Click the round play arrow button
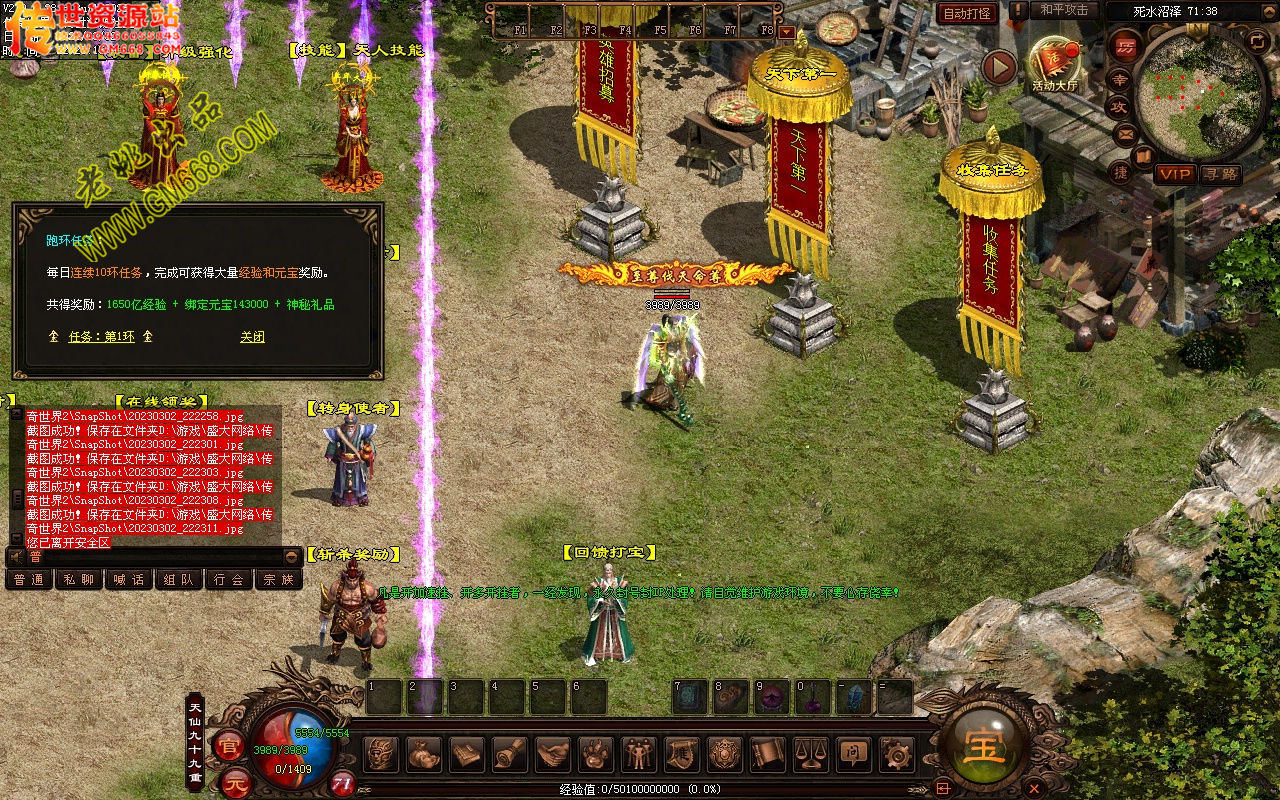 [998, 68]
